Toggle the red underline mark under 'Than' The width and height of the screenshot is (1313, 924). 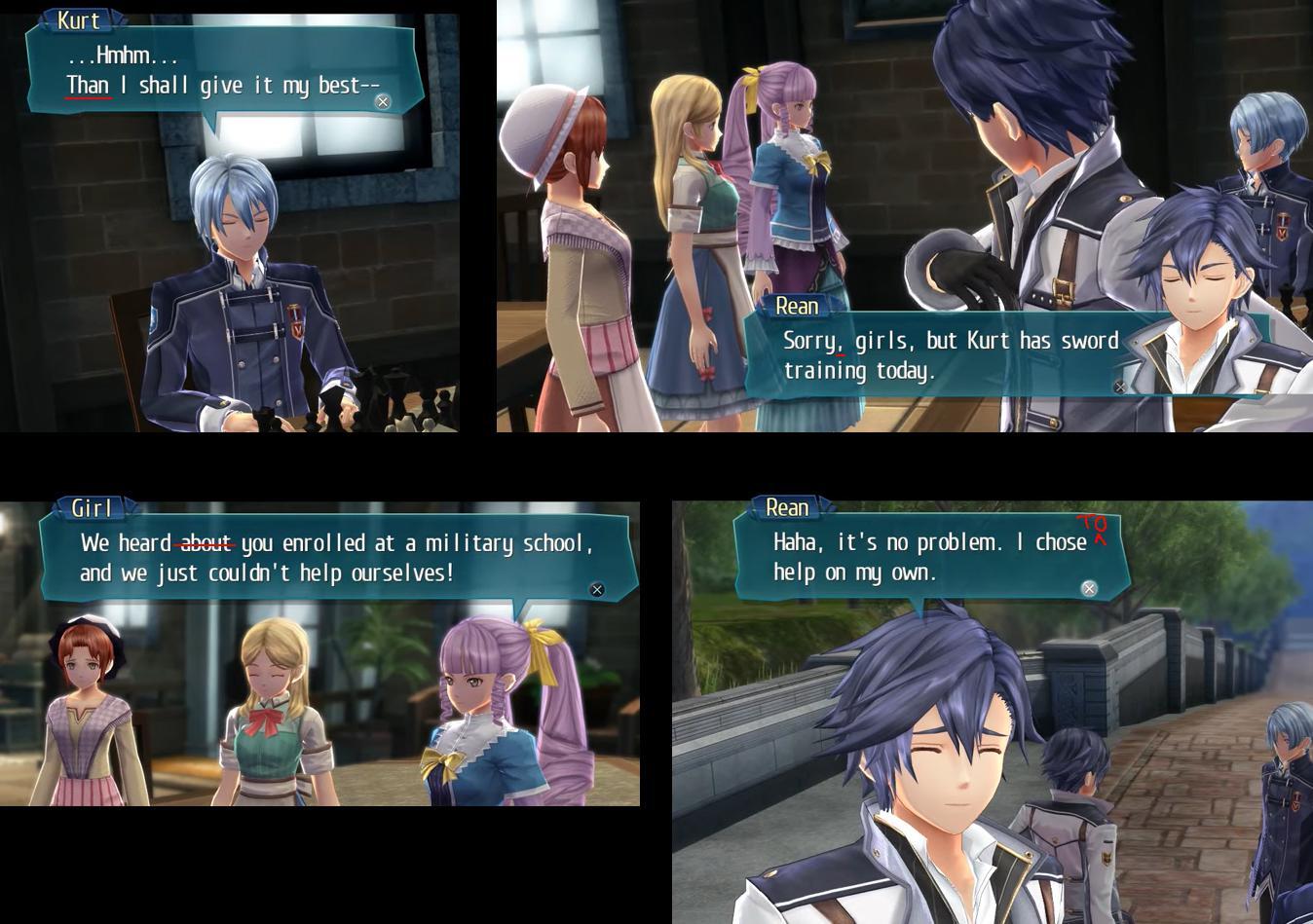[86, 98]
